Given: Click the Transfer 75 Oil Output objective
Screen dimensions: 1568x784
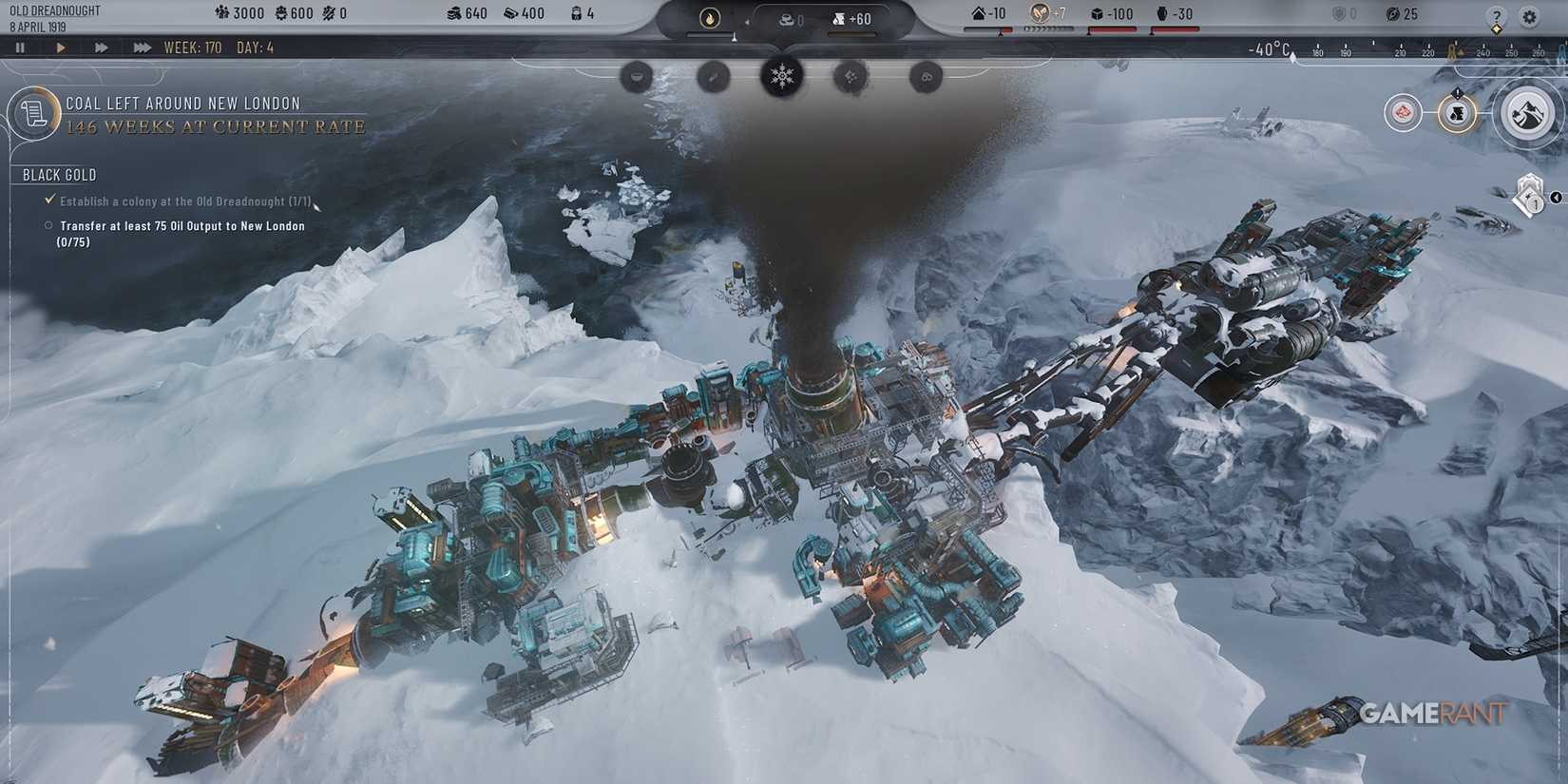Looking at the screenshot, I should (181, 225).
